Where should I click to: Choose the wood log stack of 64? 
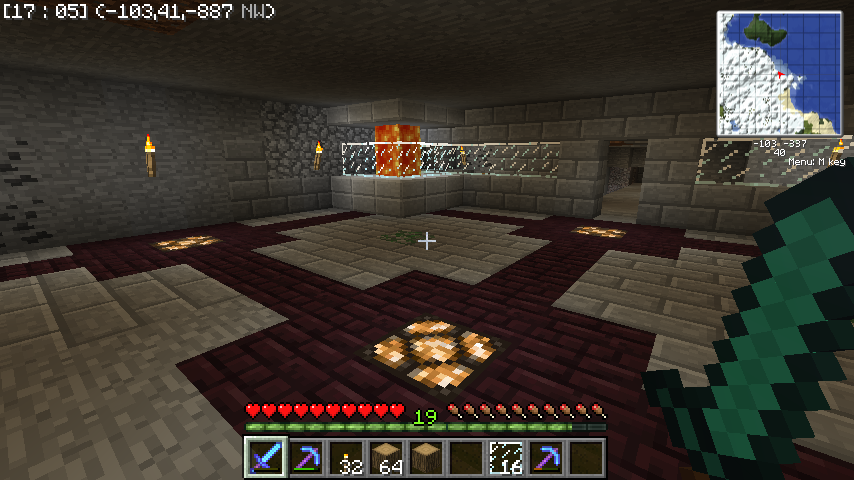coord(385,457)
